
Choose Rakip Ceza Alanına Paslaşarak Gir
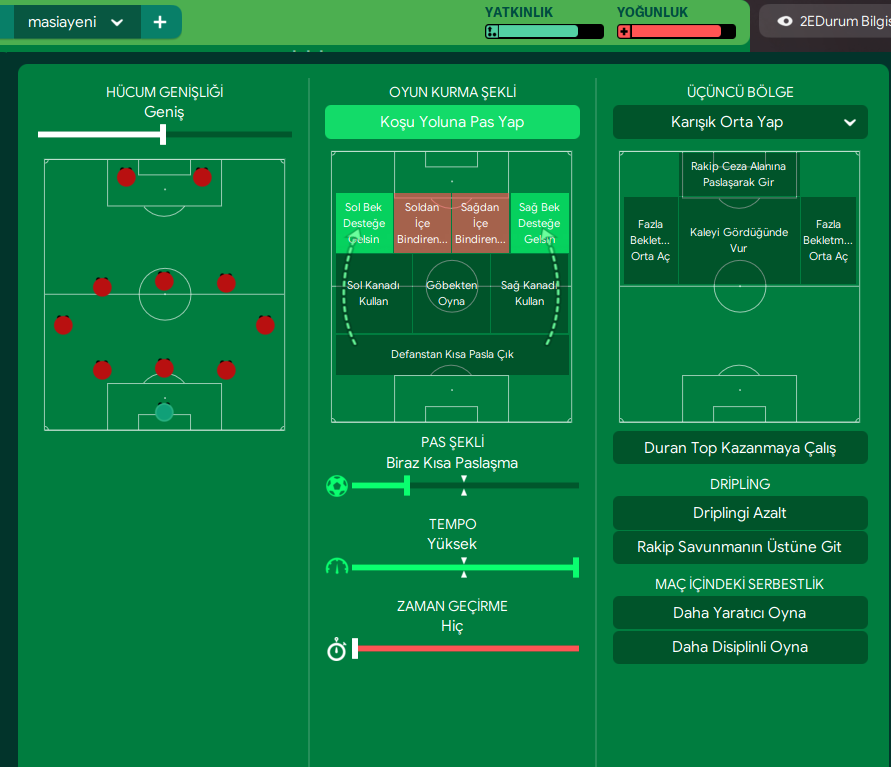click(739, 175)
